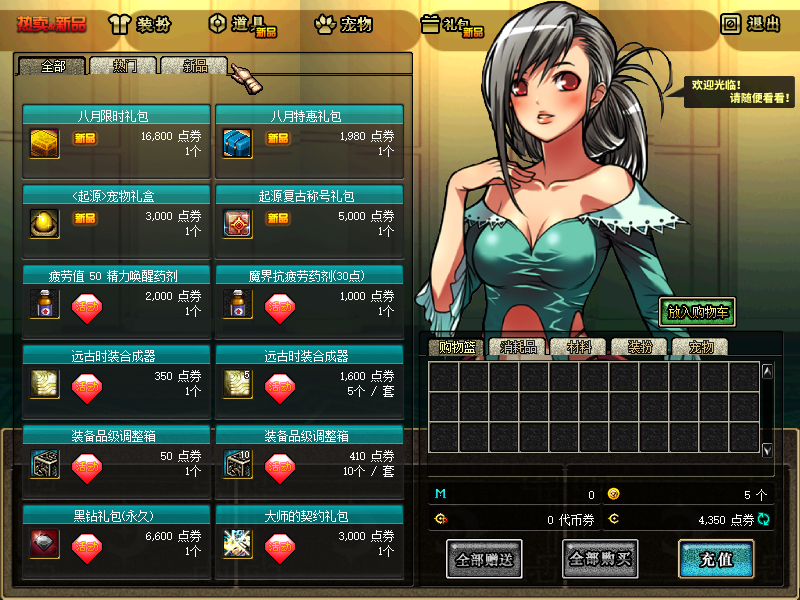Select the 八月特惠礼包 blue chest item
The image size is (800, 600).
(237, 139)
